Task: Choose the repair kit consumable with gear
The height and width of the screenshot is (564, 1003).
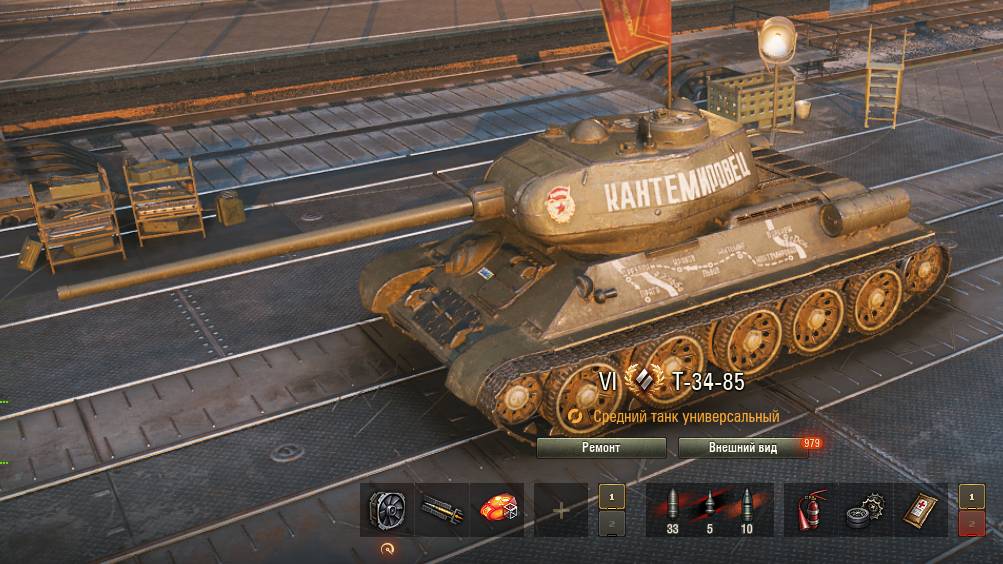Action: [866, 510]
